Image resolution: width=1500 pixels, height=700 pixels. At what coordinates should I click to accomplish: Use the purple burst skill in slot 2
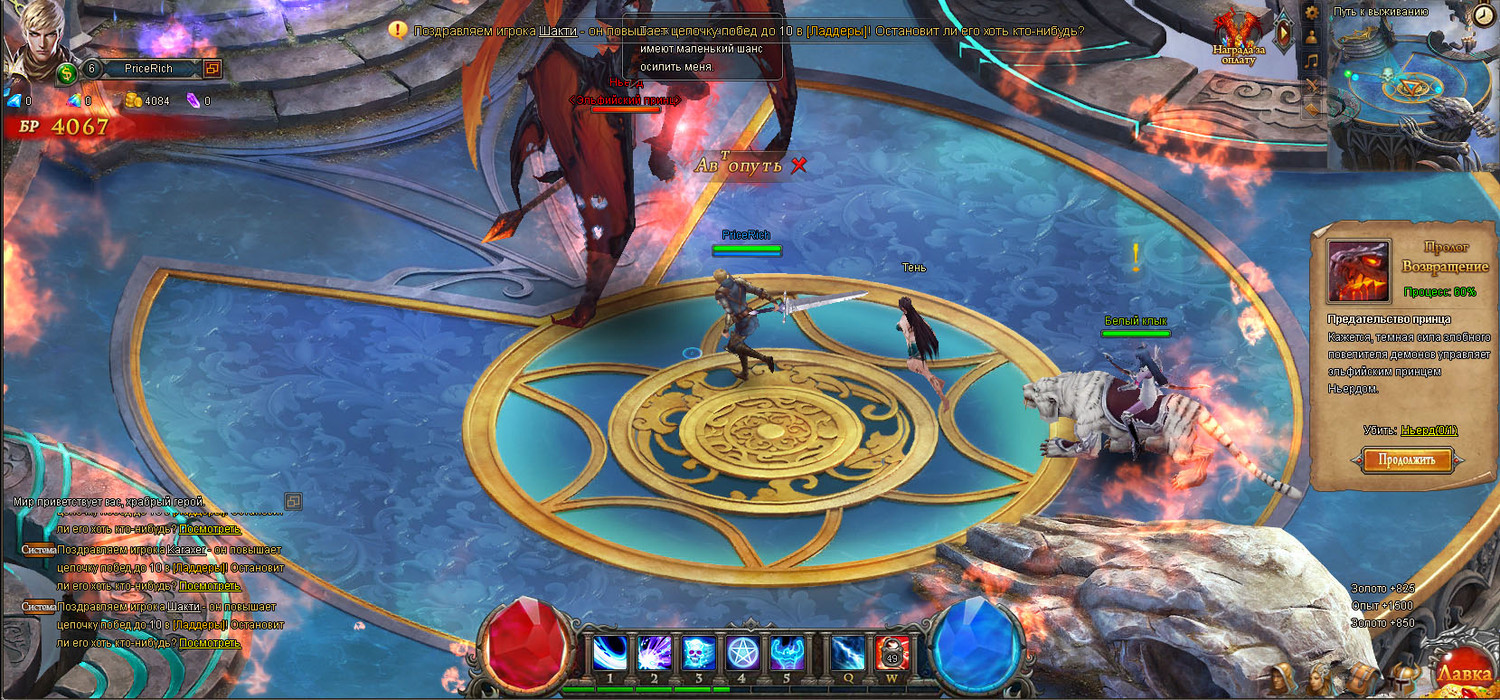point(654,654)
